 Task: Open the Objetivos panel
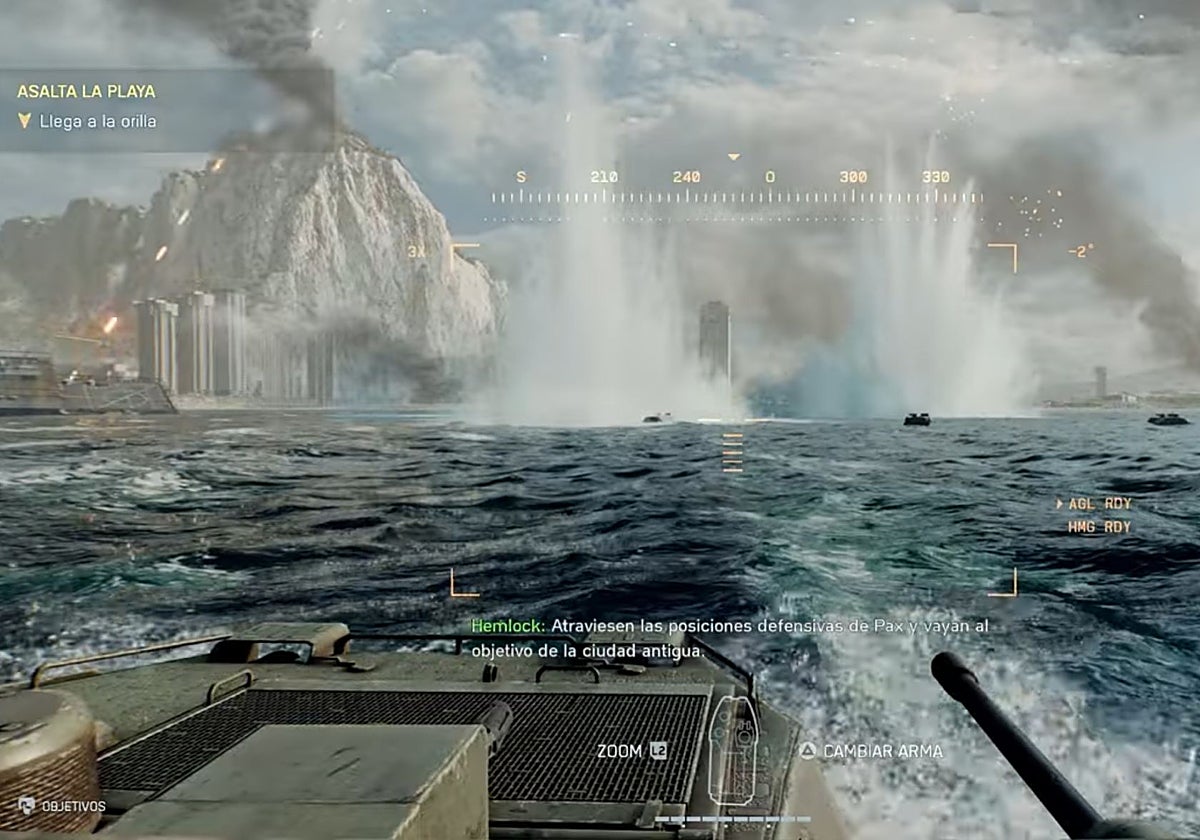pos(63,806)
